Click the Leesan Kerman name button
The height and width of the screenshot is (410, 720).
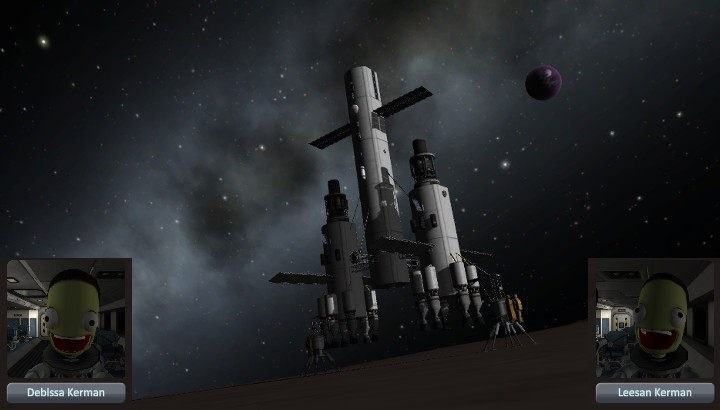[654, 393]
